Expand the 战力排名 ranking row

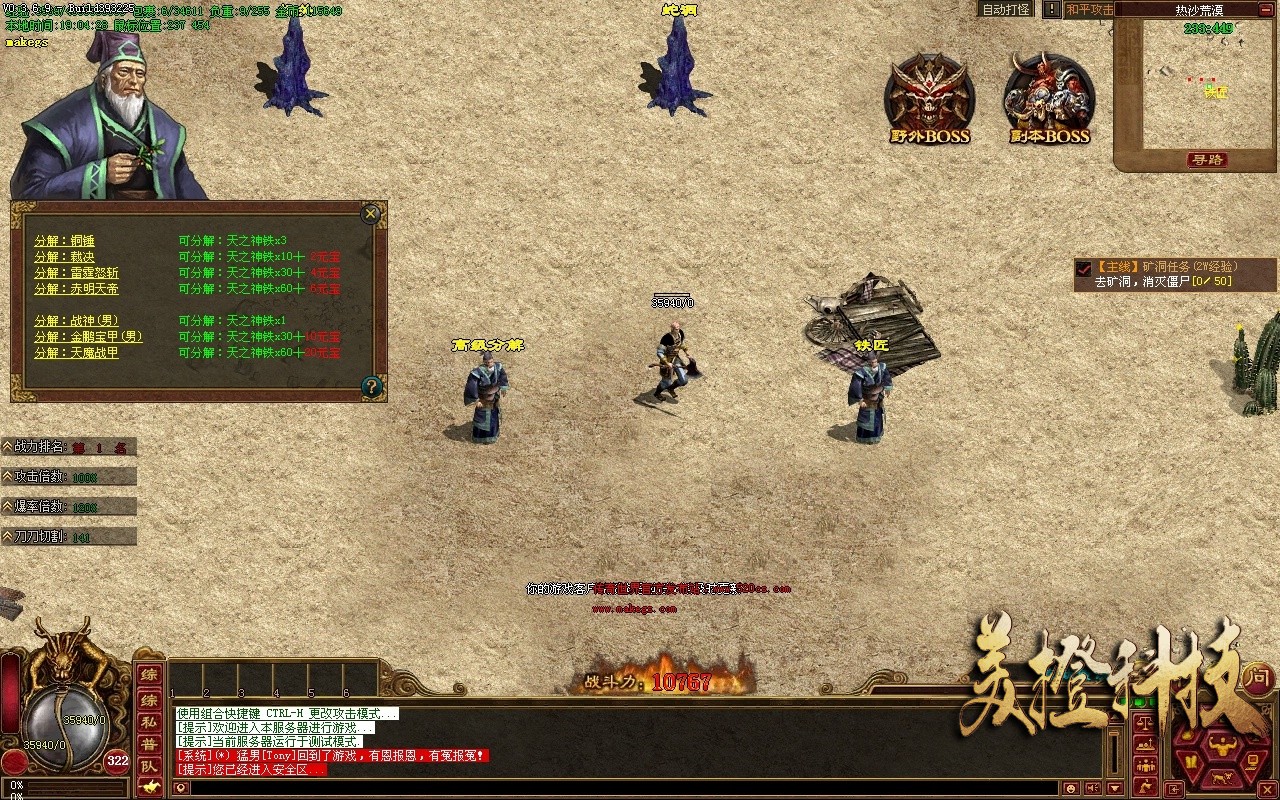coord(8,446)
